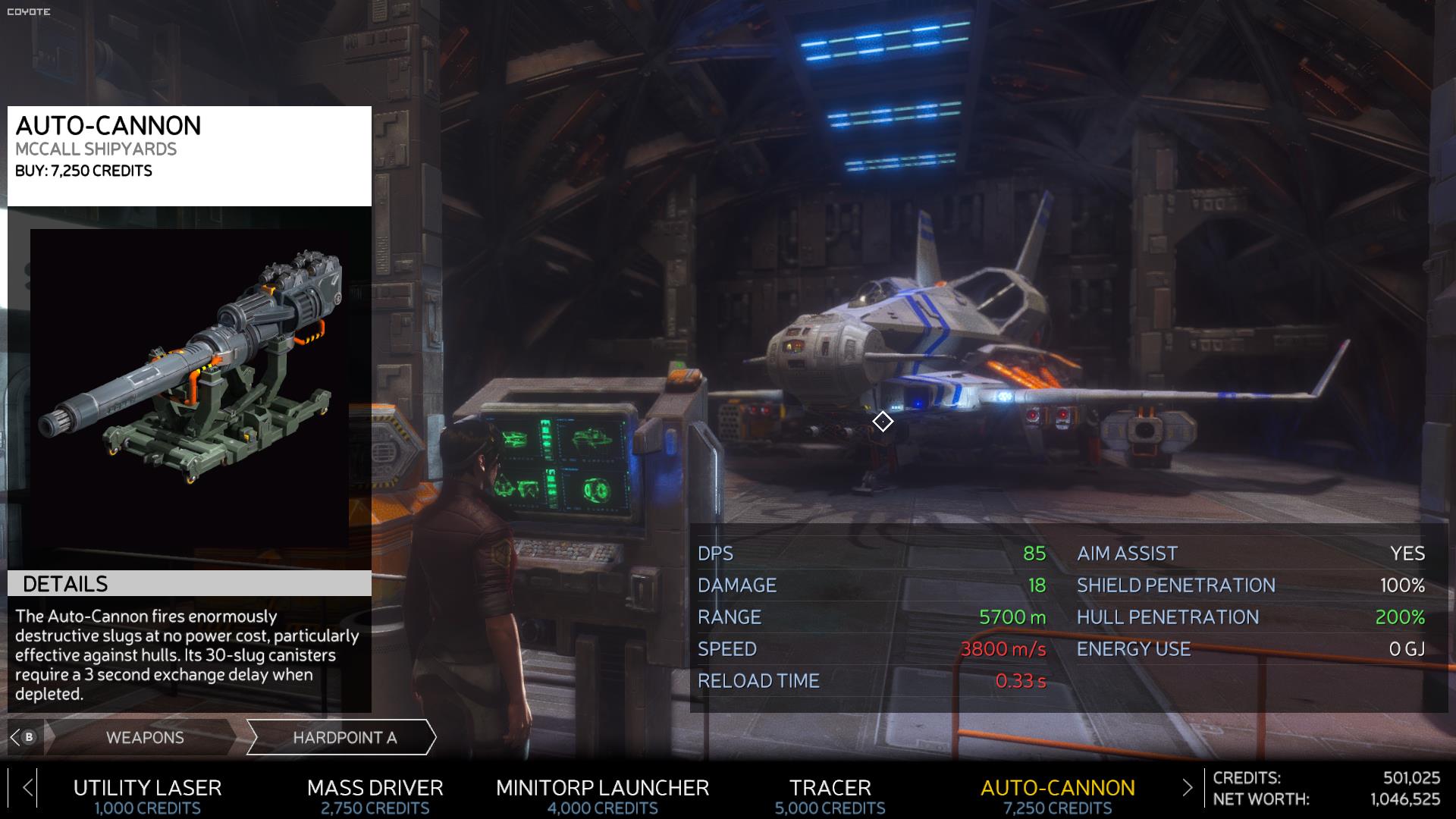
Task: Expand the Details section header
Action: pos(64,584)
